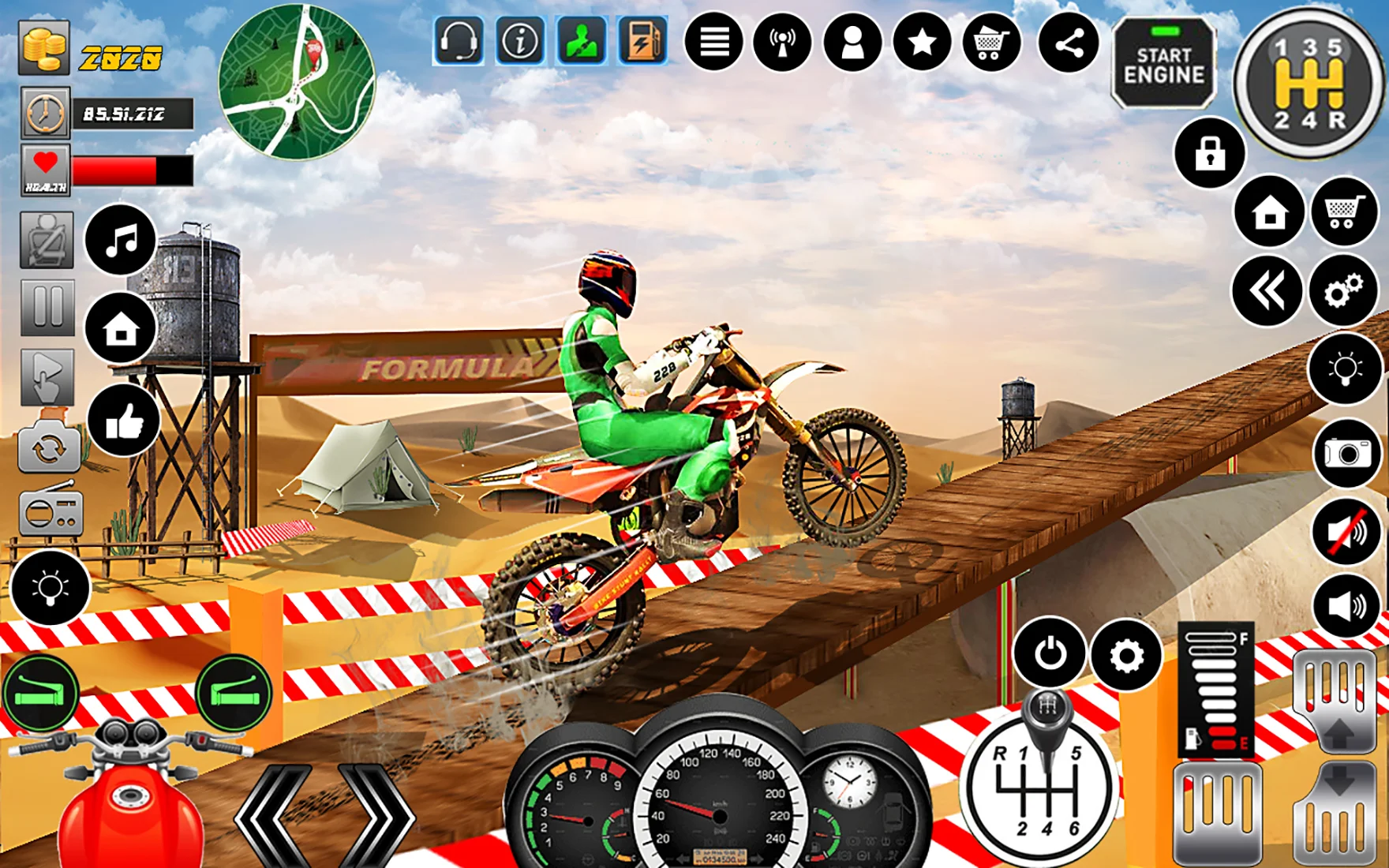The height and width of the screenshot is (868, 1389).
Task: Share the game via share icon
Action: [x=1069, y=43]
